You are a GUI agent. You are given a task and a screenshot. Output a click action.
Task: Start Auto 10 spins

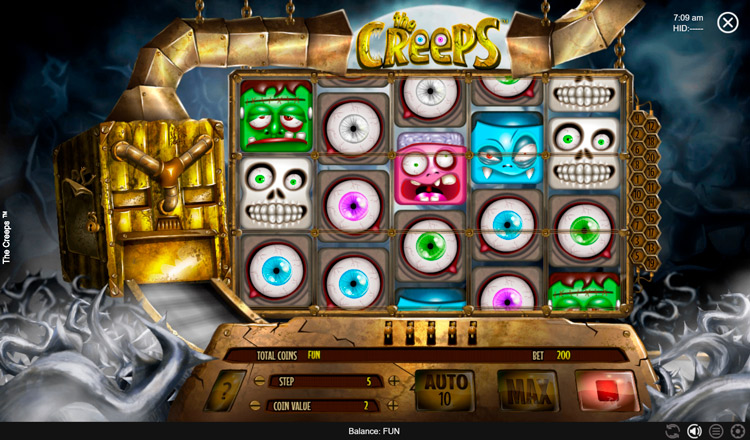pos(445,388)
